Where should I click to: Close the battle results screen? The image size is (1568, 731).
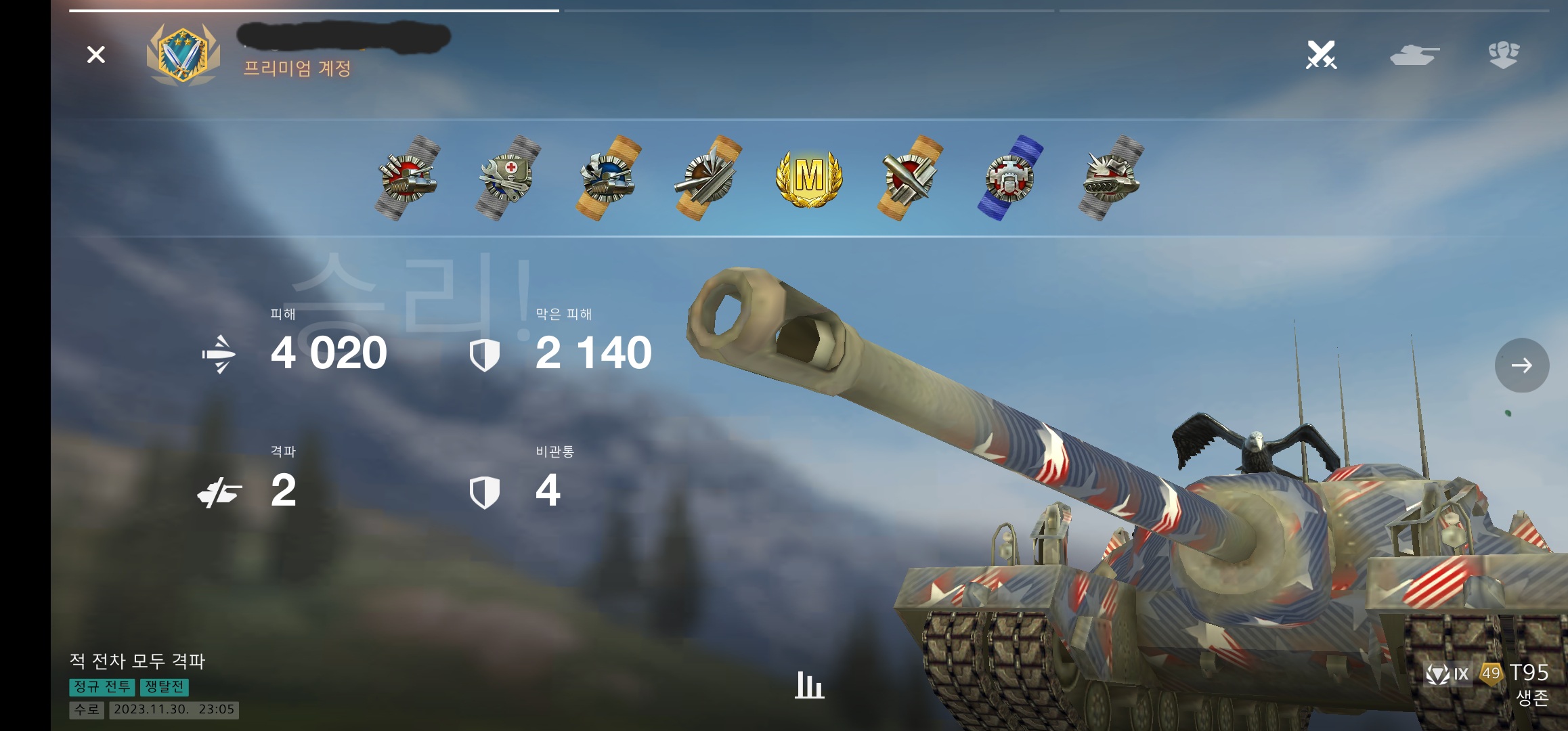[x=96, y=55]
